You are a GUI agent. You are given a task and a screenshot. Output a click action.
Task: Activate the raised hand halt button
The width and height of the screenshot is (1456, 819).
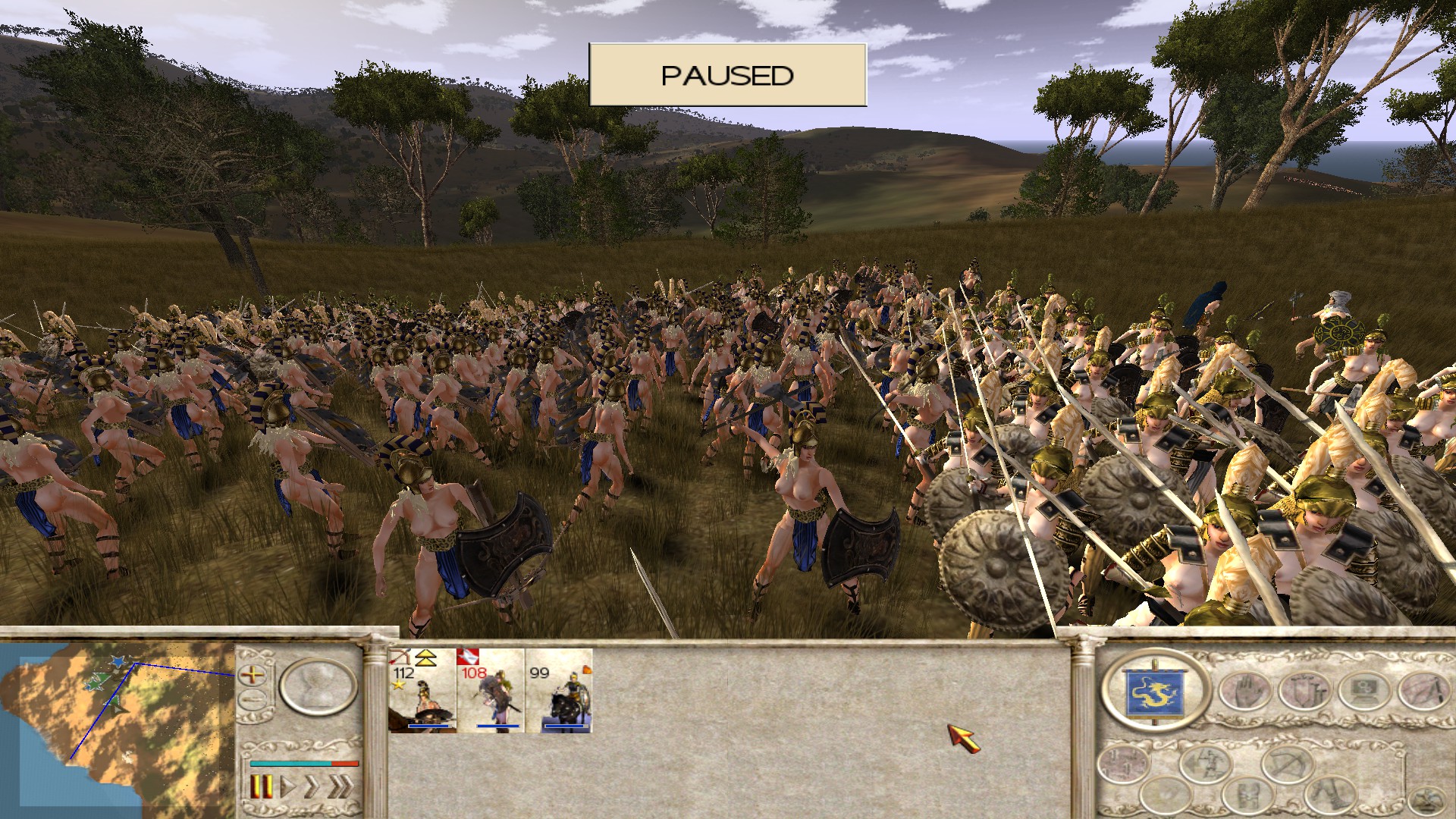[1244, 692]
